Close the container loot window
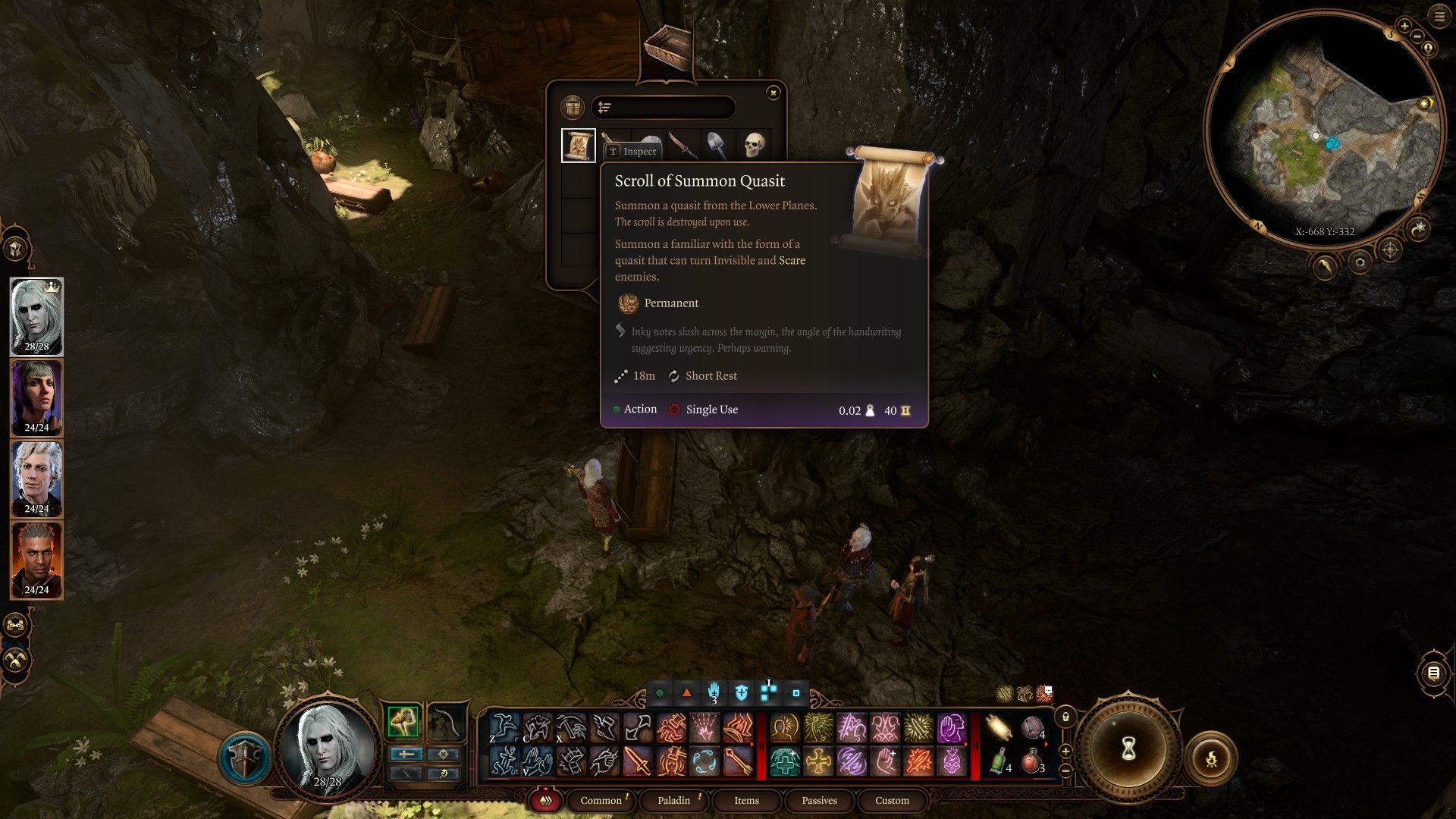This screenshot has width=1456, height=819. click(773, 93)
